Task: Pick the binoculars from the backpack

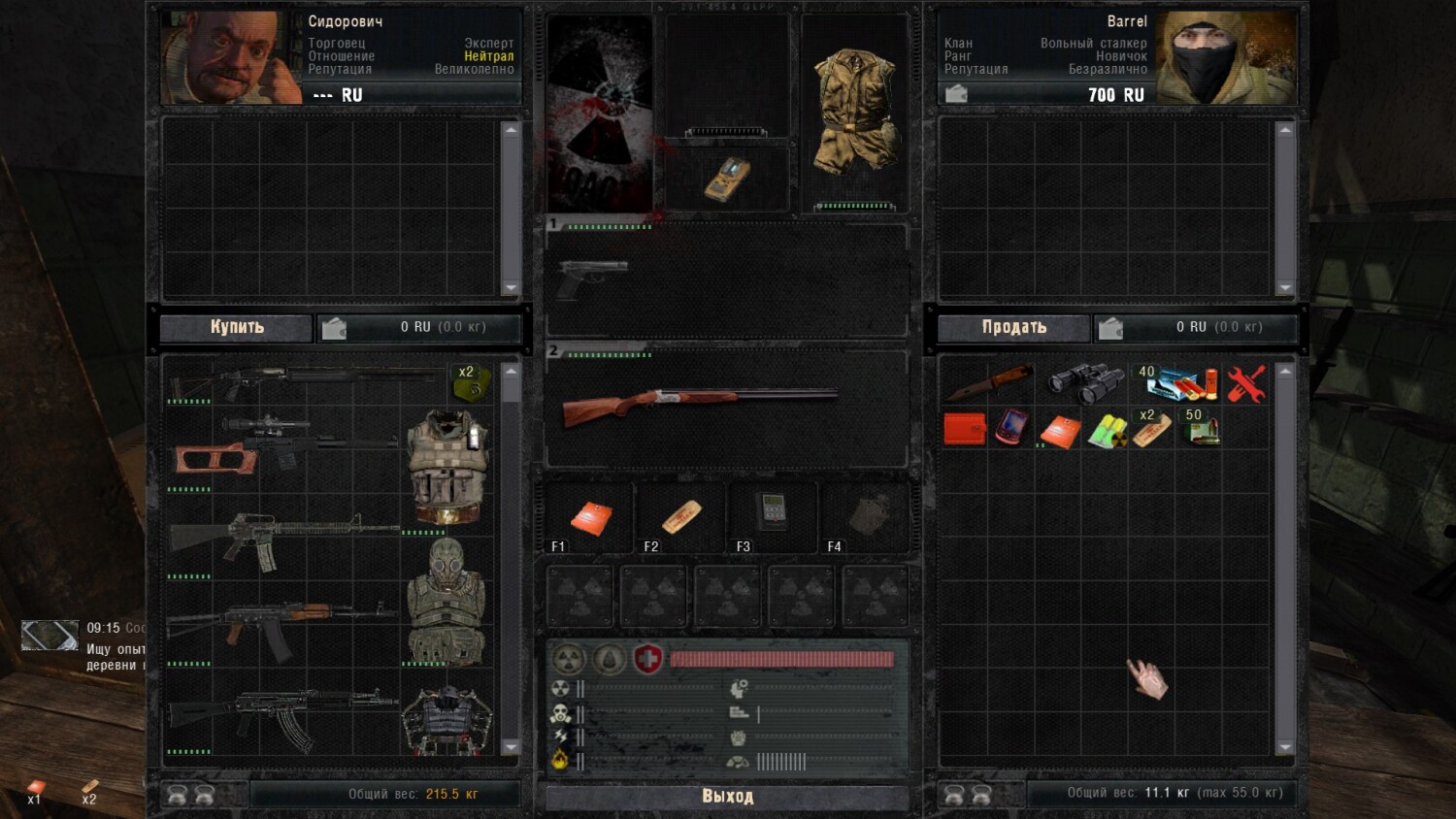Action: [x=1083, y=383]
